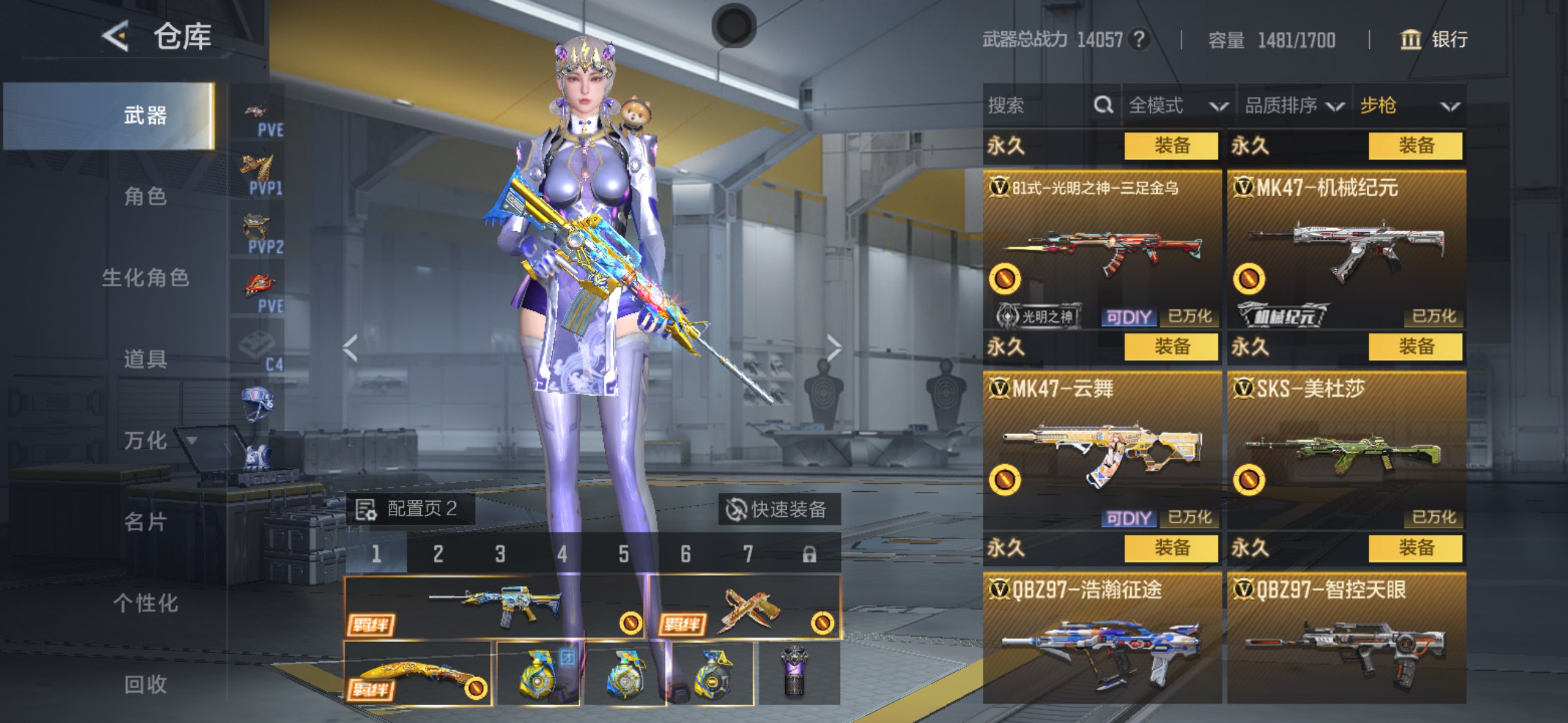Show the help for 武器总战力

1139,40
